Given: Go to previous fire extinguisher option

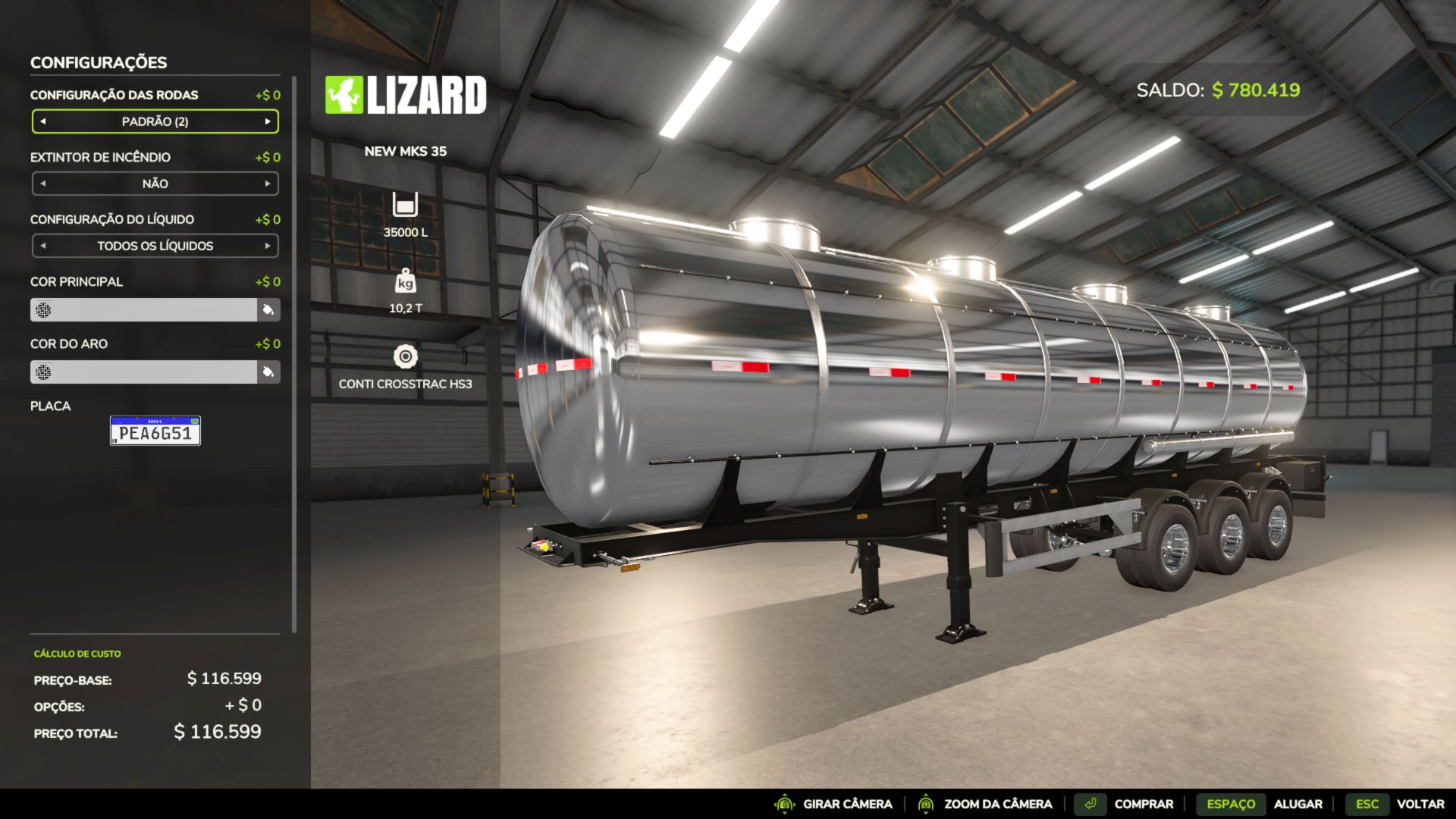Looking at the screenshot, I should click(43, 184).
